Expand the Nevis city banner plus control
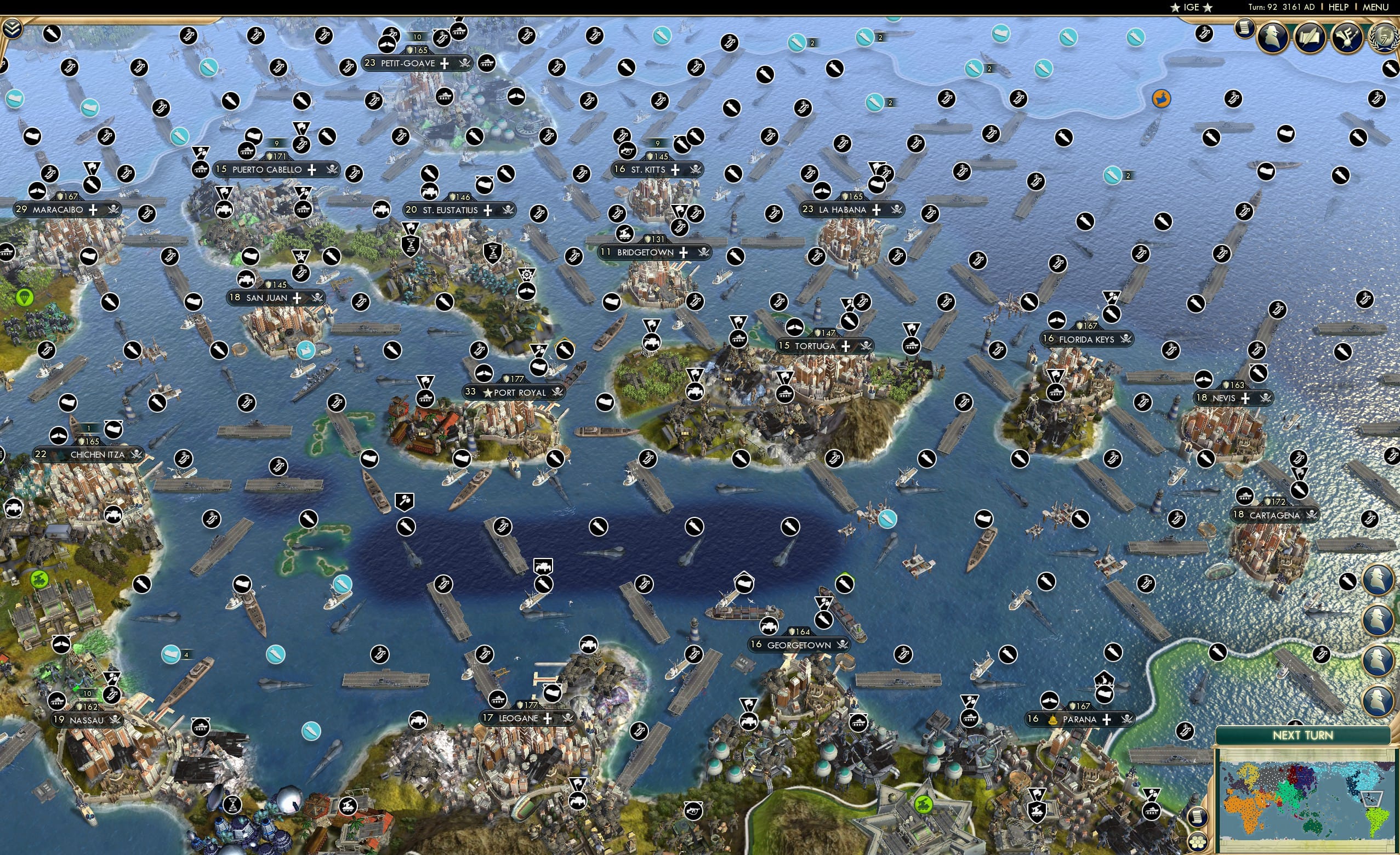Screen dimensions: 1400x855 point(1245,398)
